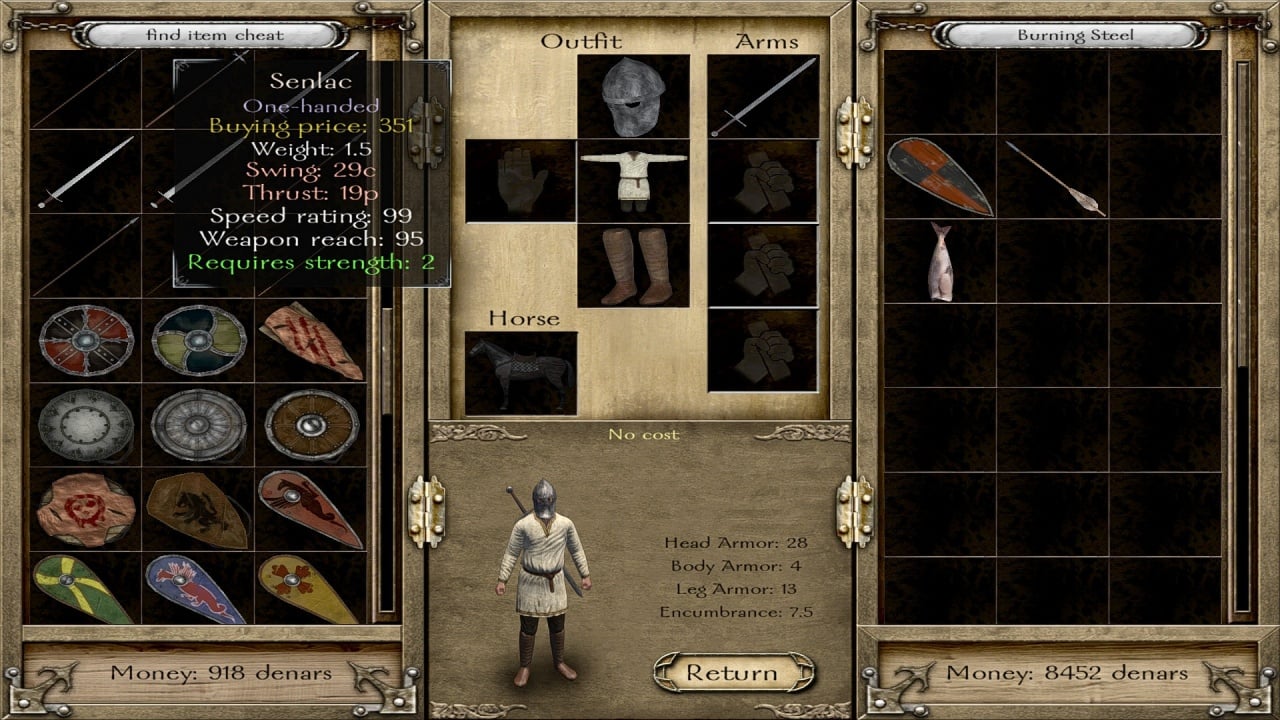This screenshot has width=1280, height=720.
Task: Pick the blood-stained torn shield
Action: tap(311, 340)
